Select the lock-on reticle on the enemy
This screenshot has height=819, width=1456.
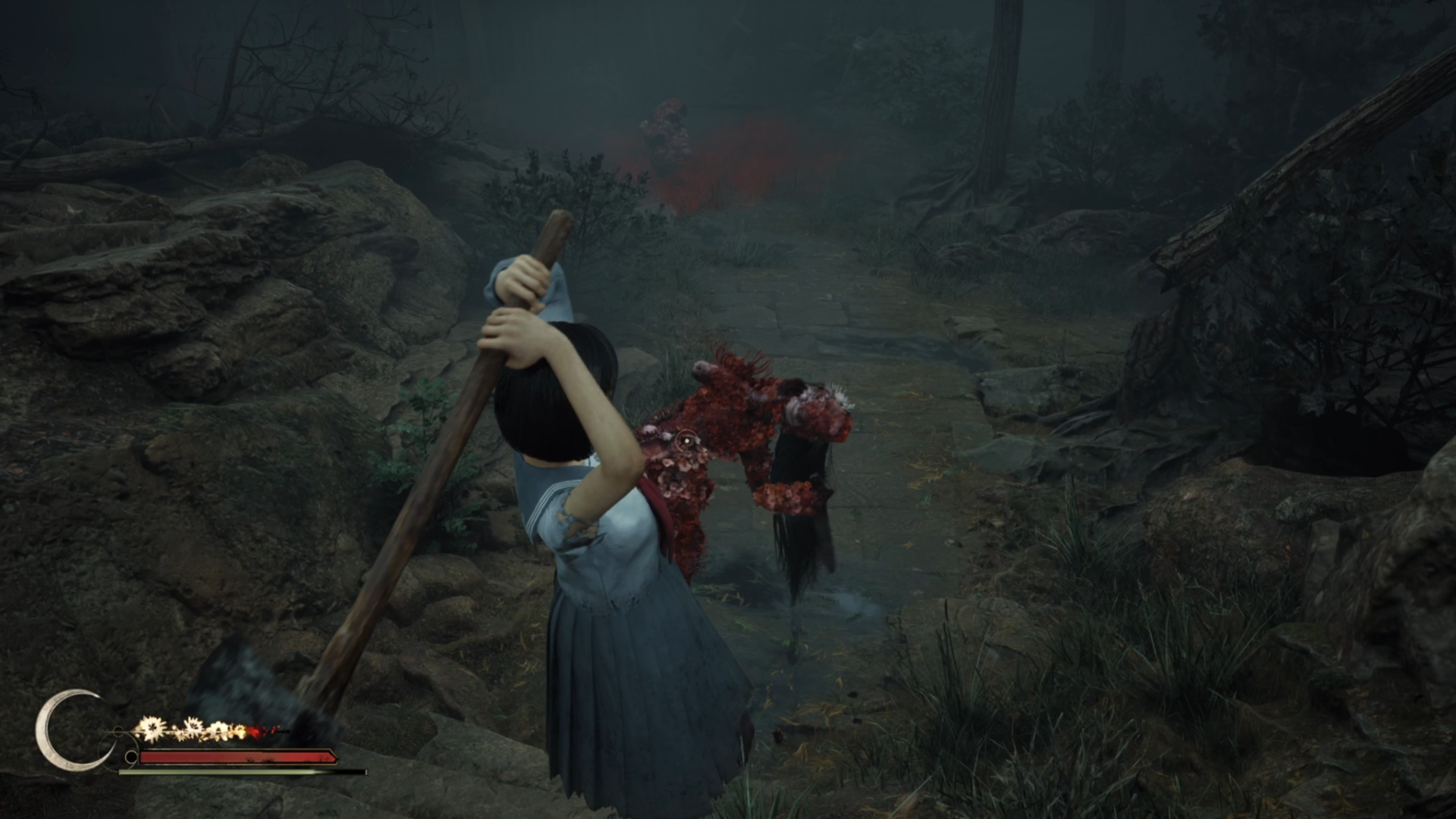pyautogui.click(x=686, y=441)
